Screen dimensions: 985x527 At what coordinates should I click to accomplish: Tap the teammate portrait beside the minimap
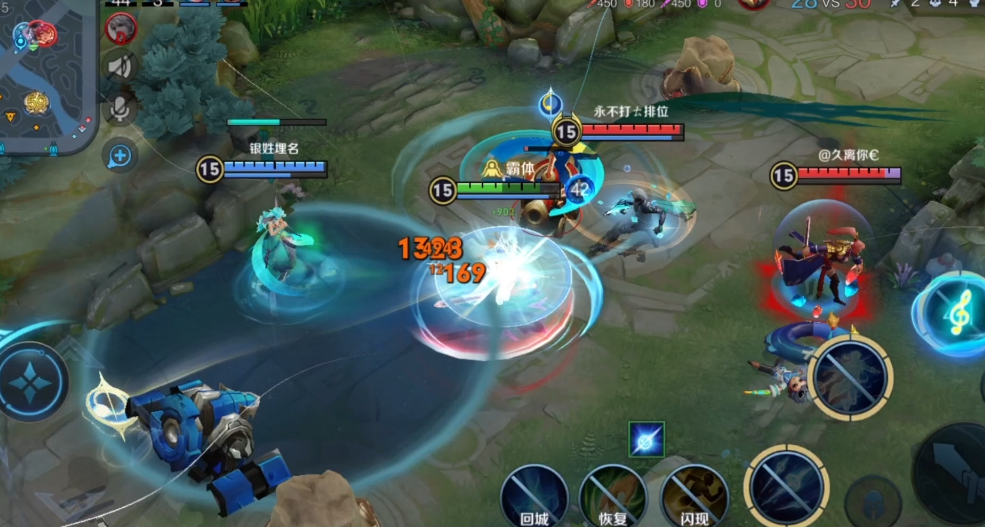click(x=121, y=27)
